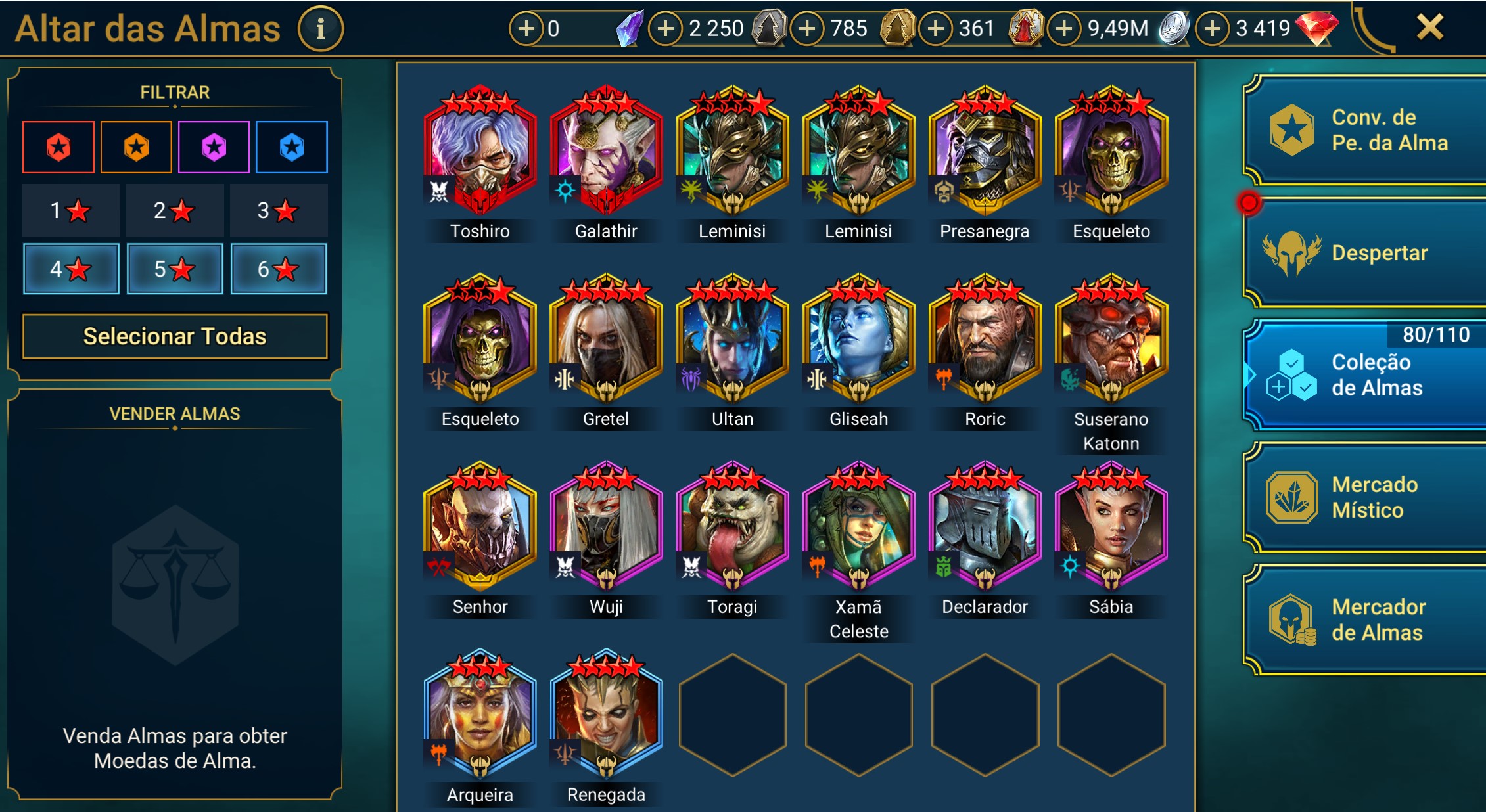1486x812 pixels.
Task: Open the info button beside the title
Action: coord(321,29)
